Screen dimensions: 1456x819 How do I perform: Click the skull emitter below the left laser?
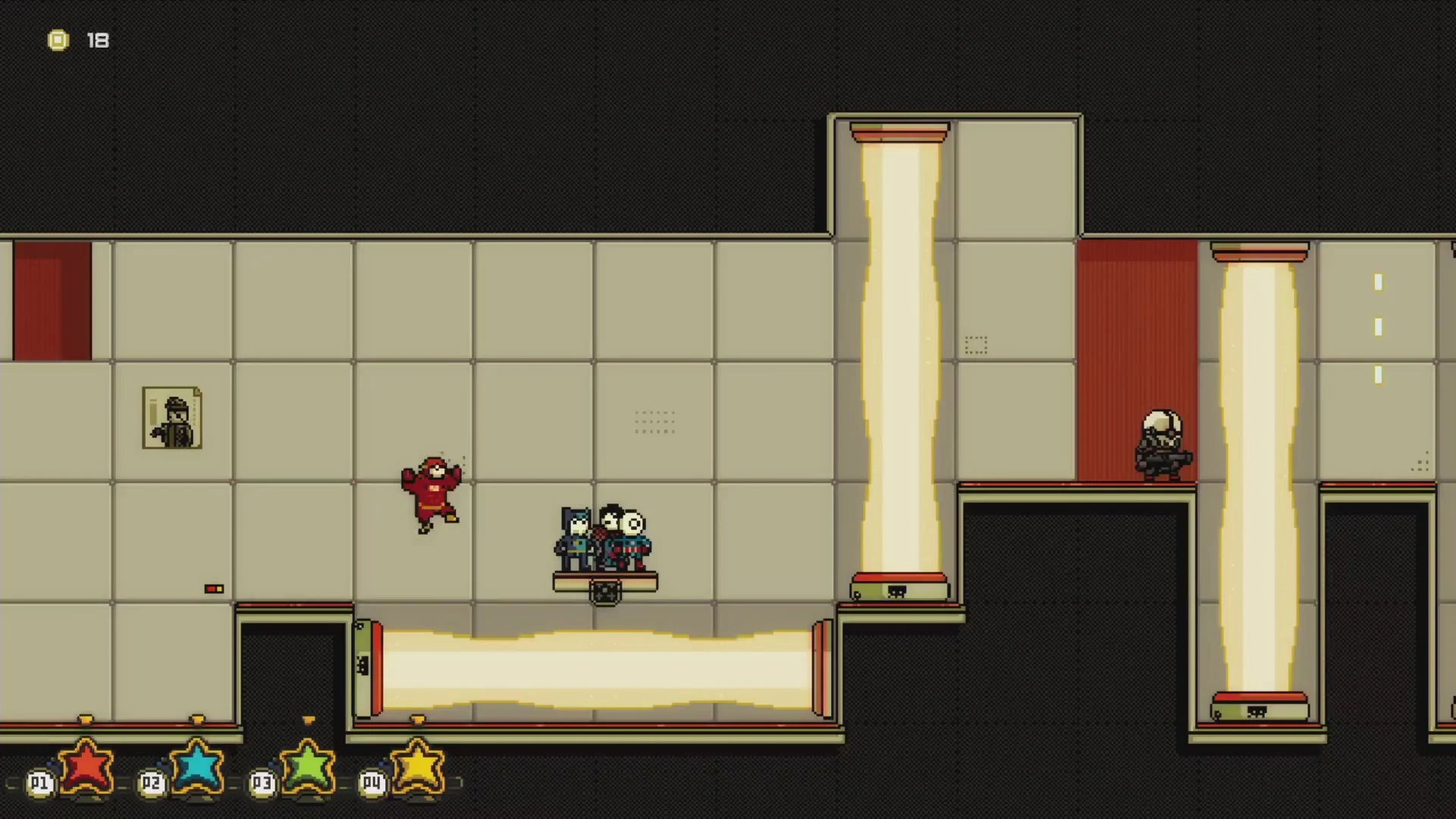[x=896, y=591]
